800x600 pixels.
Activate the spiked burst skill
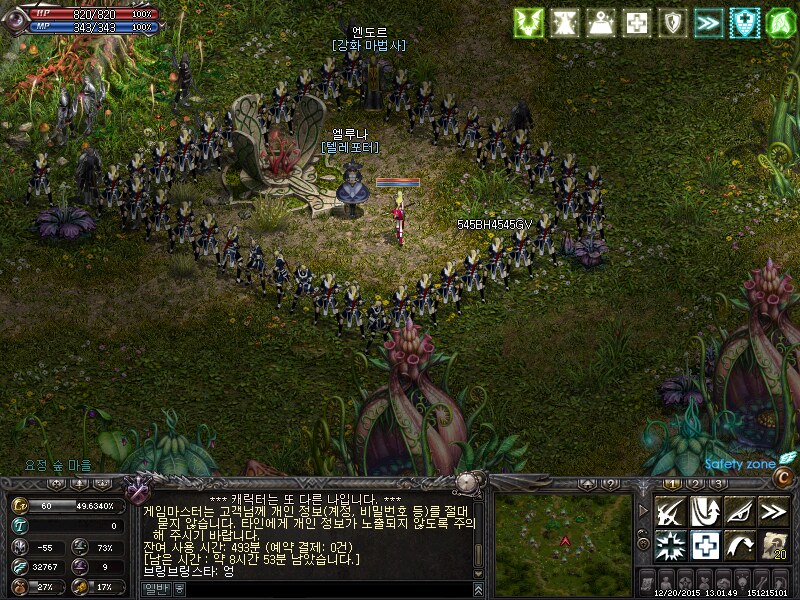click(x=671, y=545)
